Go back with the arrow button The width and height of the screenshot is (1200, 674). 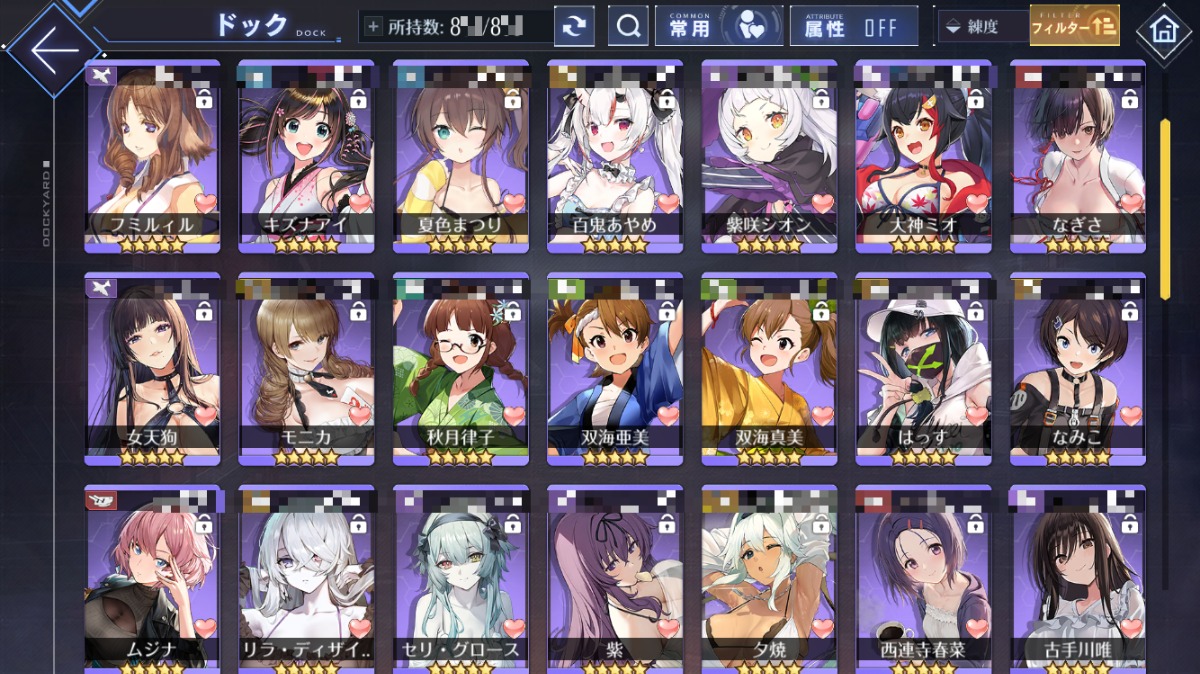click(x=53, y=49)
